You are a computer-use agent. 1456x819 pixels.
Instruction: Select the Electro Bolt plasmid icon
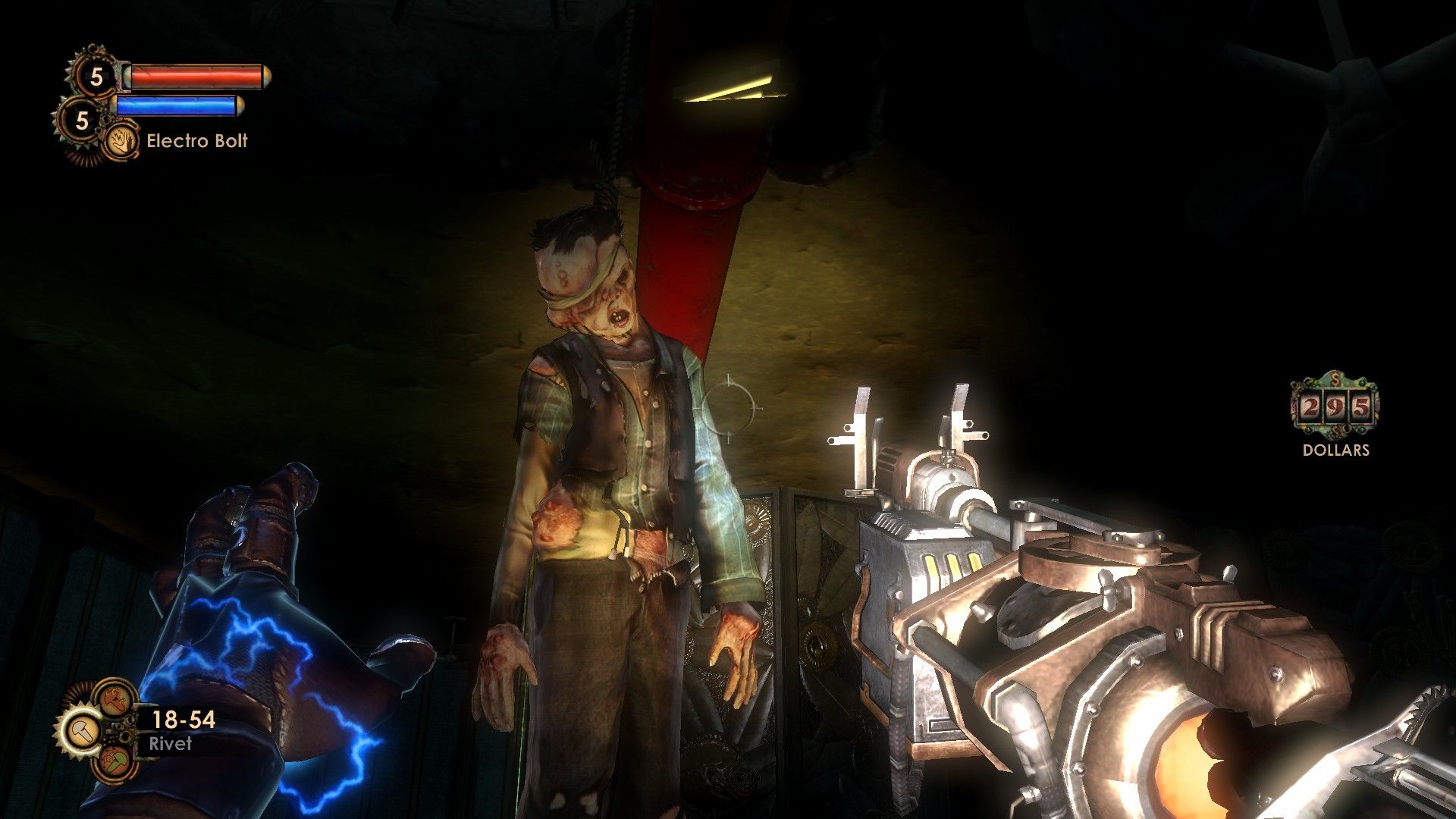click(121, 141)
